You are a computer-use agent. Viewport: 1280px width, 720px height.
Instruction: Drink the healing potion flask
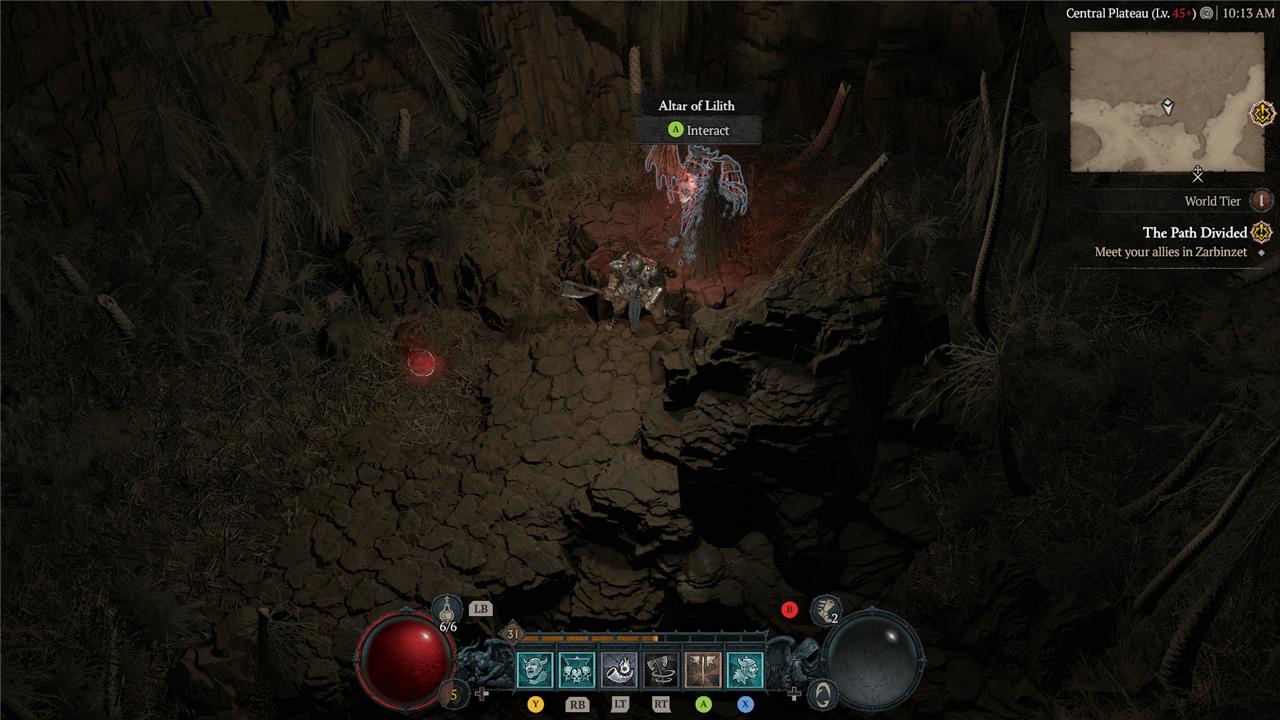[447, 609]
